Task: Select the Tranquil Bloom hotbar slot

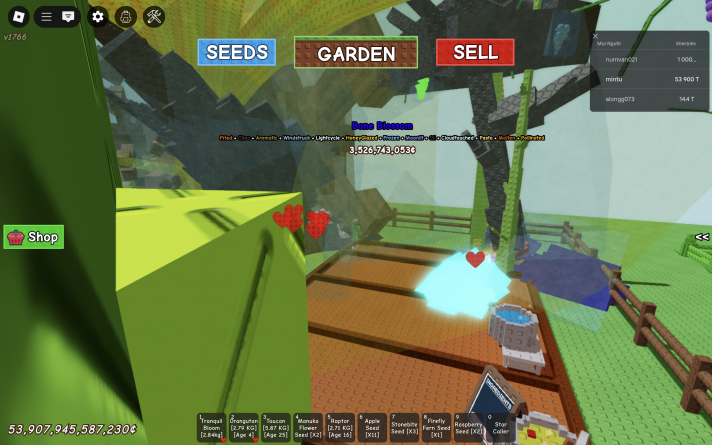Action: (x=212, y=427)
